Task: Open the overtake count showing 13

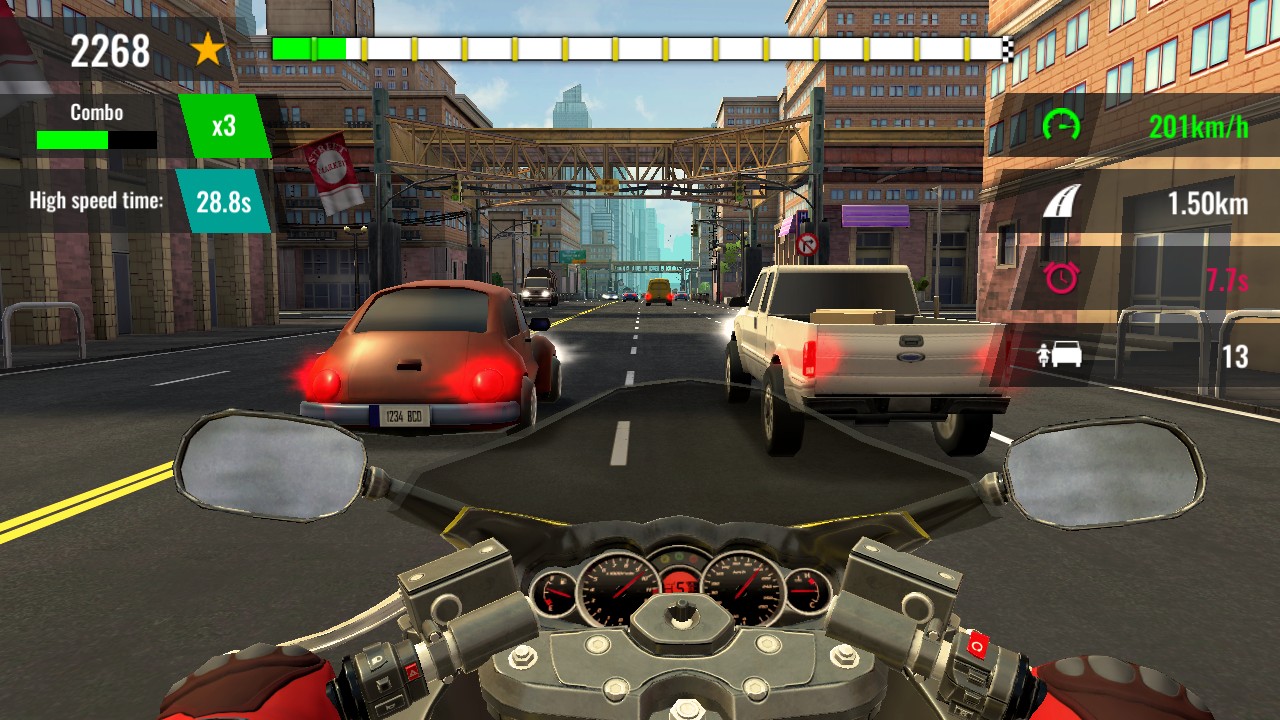Action: coord(1232,355)
